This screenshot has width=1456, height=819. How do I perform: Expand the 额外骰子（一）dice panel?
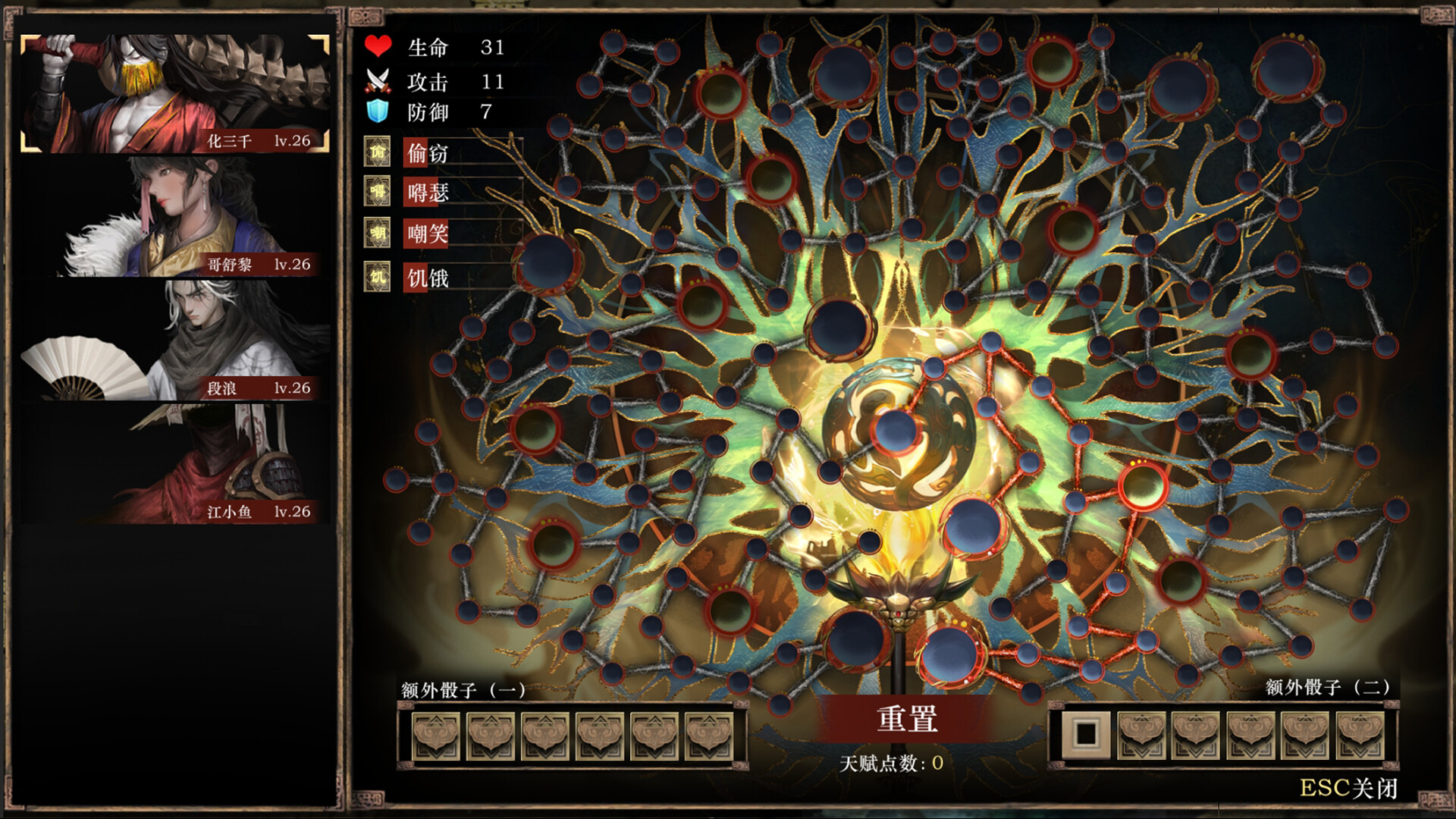pyautogui.click(x=464, y=691)
